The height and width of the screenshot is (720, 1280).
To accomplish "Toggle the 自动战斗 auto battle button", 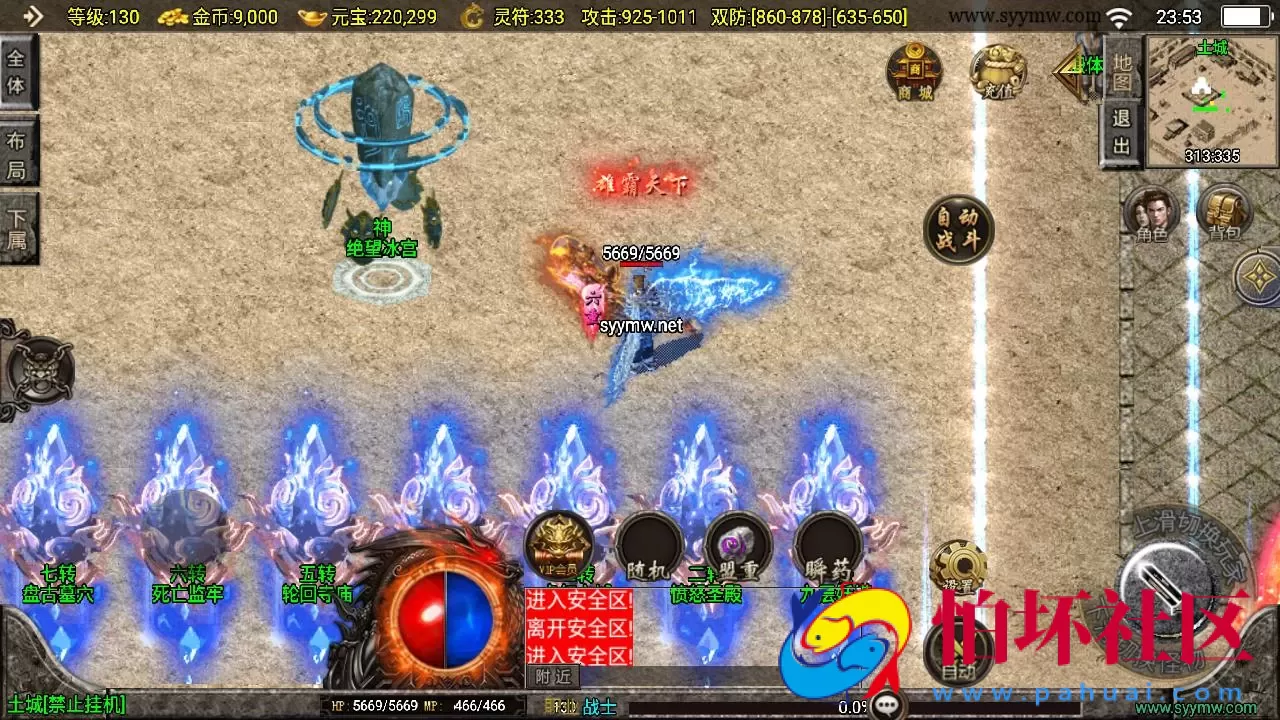I will click(958, 229).
